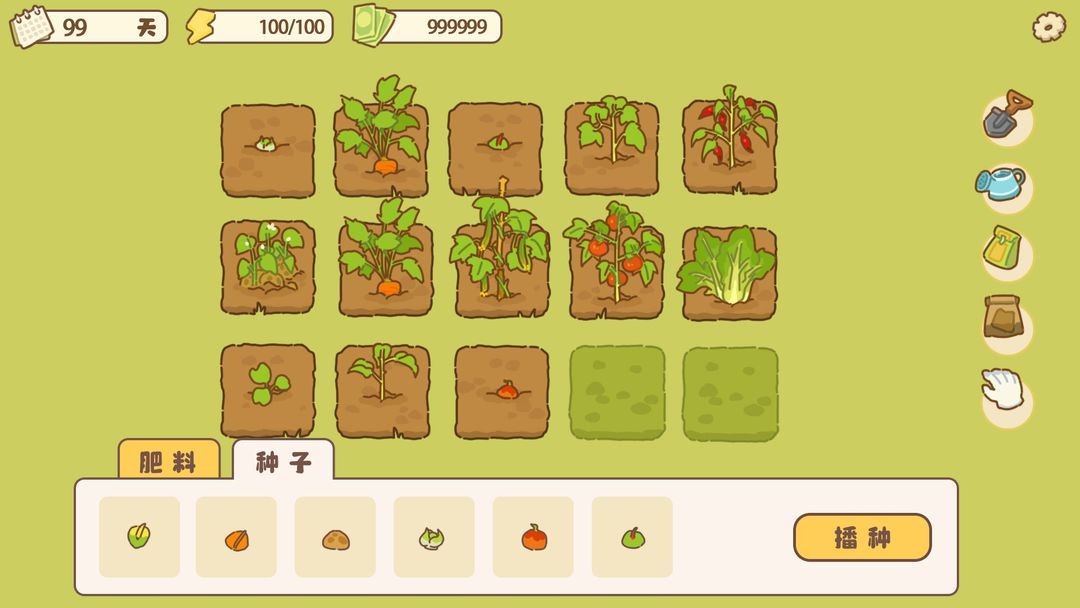Select the round green seed with stem

tap(632, 537)
